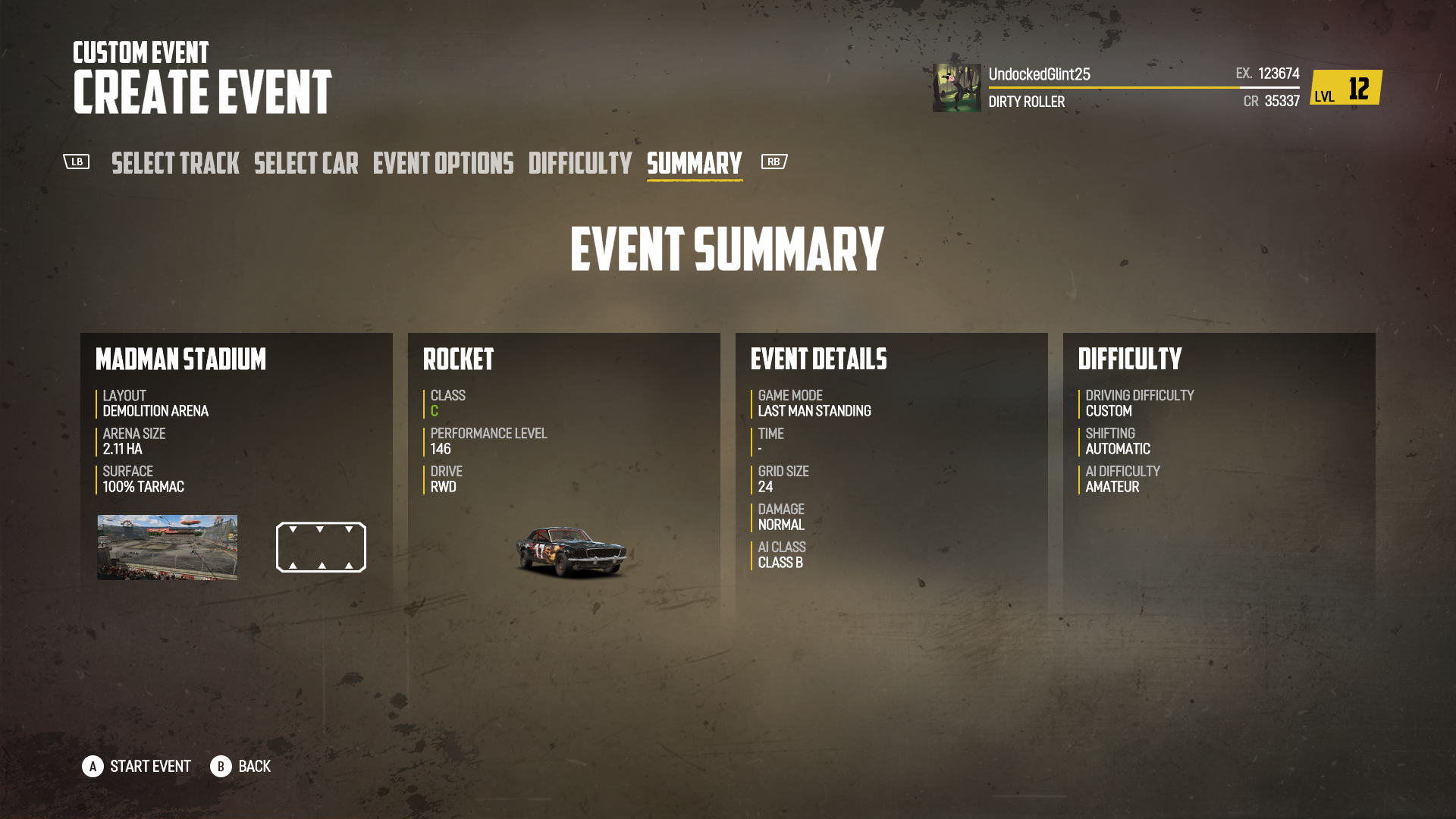The width and height of the screenshot is (1456, 819).
Task: Click the Madman Stadium track preview thumbnail
Action: coord(166,547)
